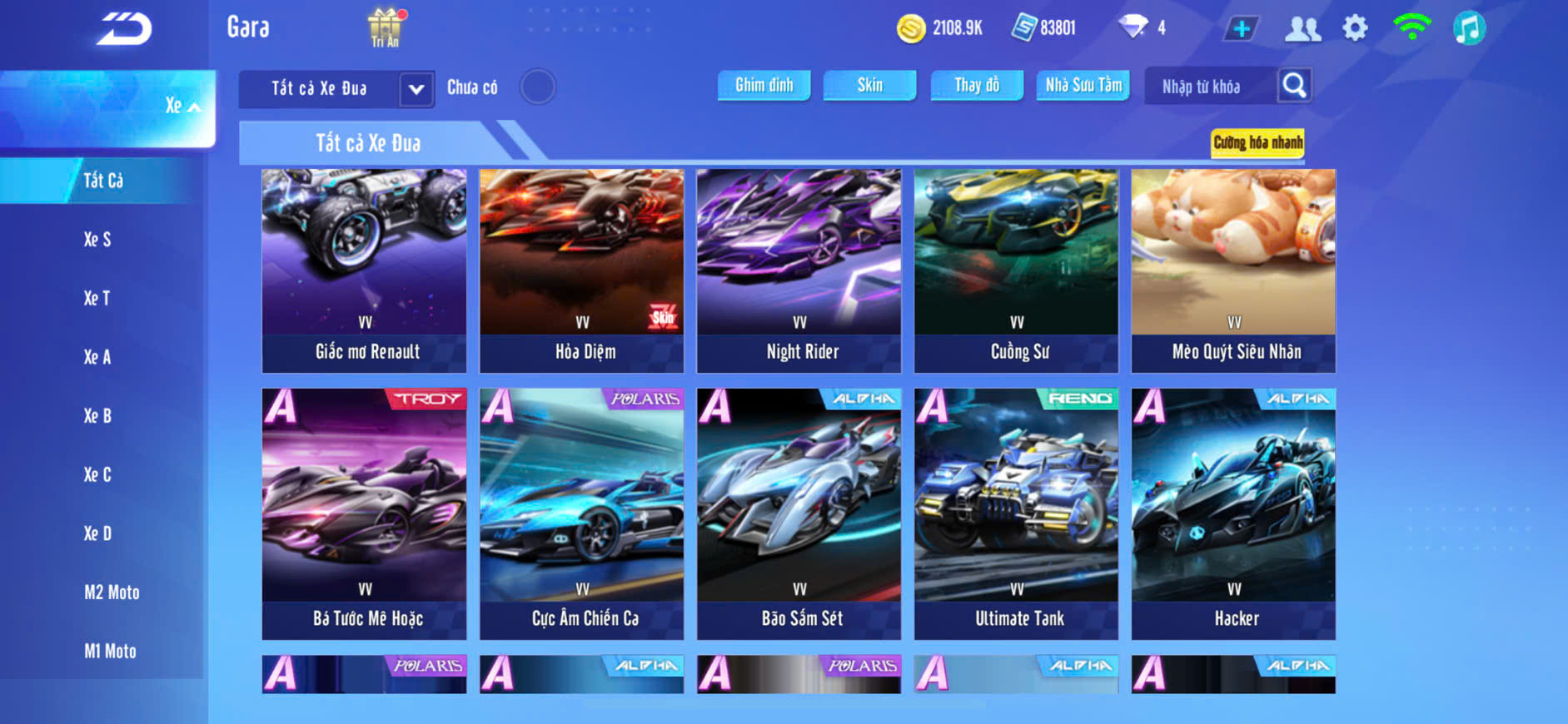
Task: Activate Cường hóa nhanh
Action: click(x=1257, y=142)
